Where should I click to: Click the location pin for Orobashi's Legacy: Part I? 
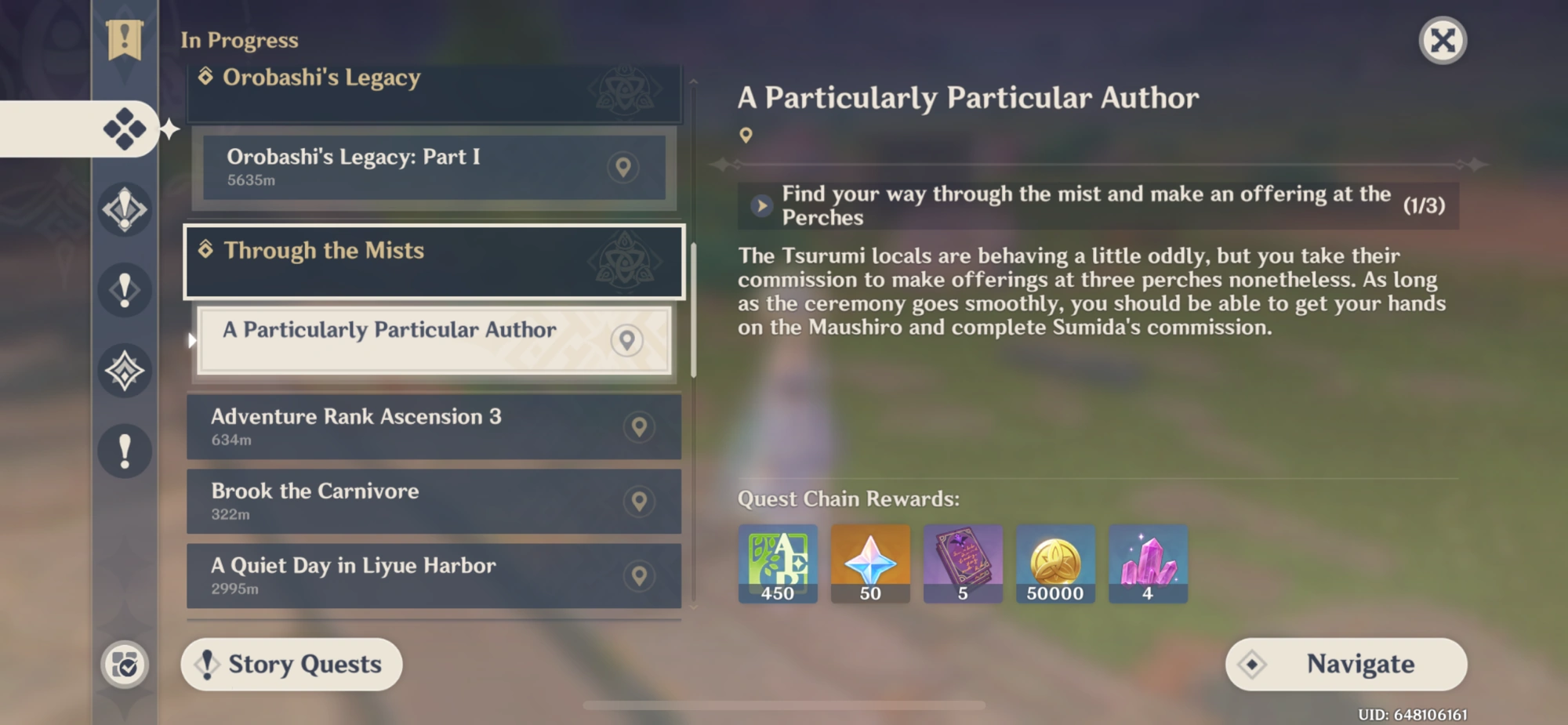click(624, 167)
